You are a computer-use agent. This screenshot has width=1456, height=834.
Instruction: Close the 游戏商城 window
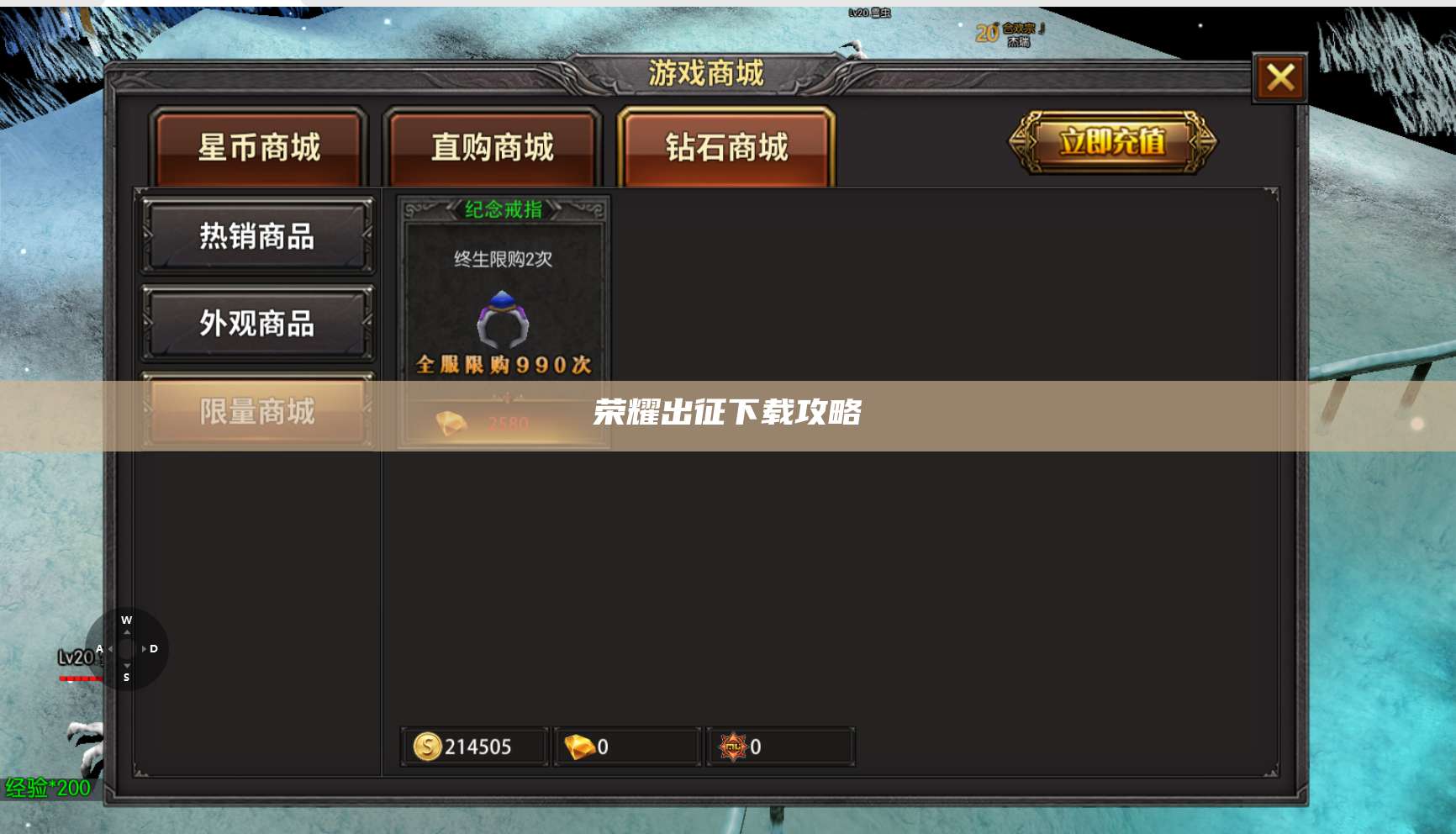(x=1280, y=76)
